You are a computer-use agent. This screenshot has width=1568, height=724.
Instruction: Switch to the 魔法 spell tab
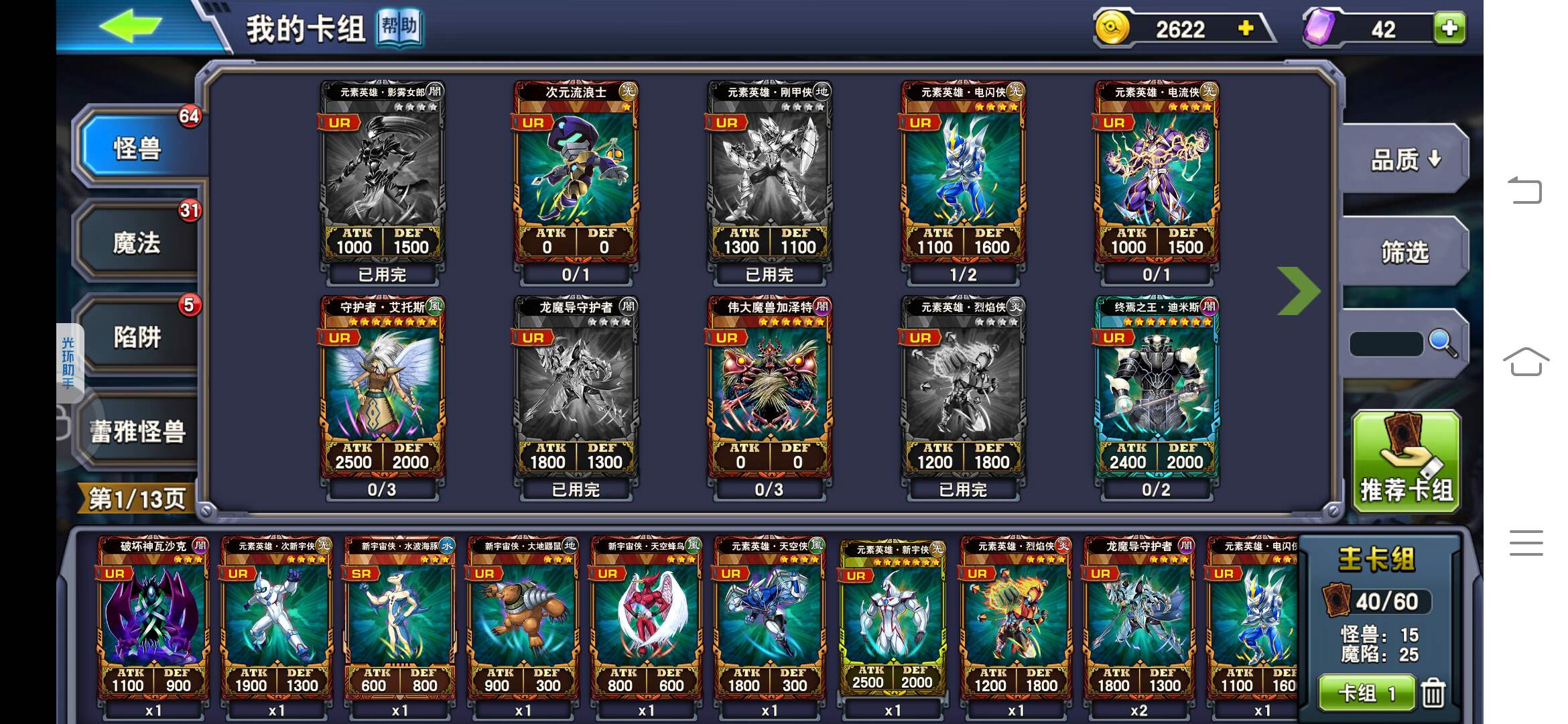pos(137,243)
